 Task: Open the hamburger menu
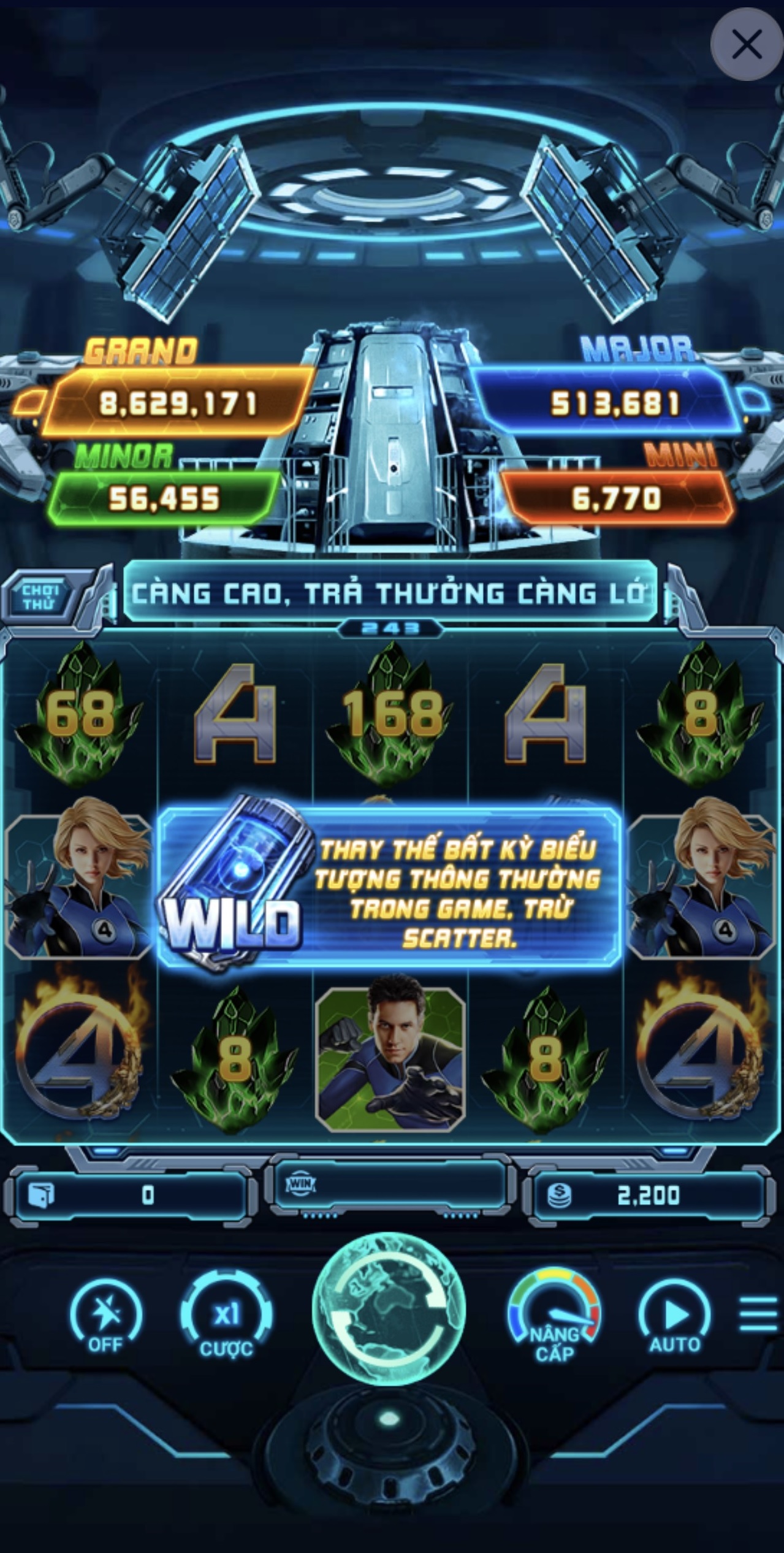pyautogui.click(x=758, y=1314)
